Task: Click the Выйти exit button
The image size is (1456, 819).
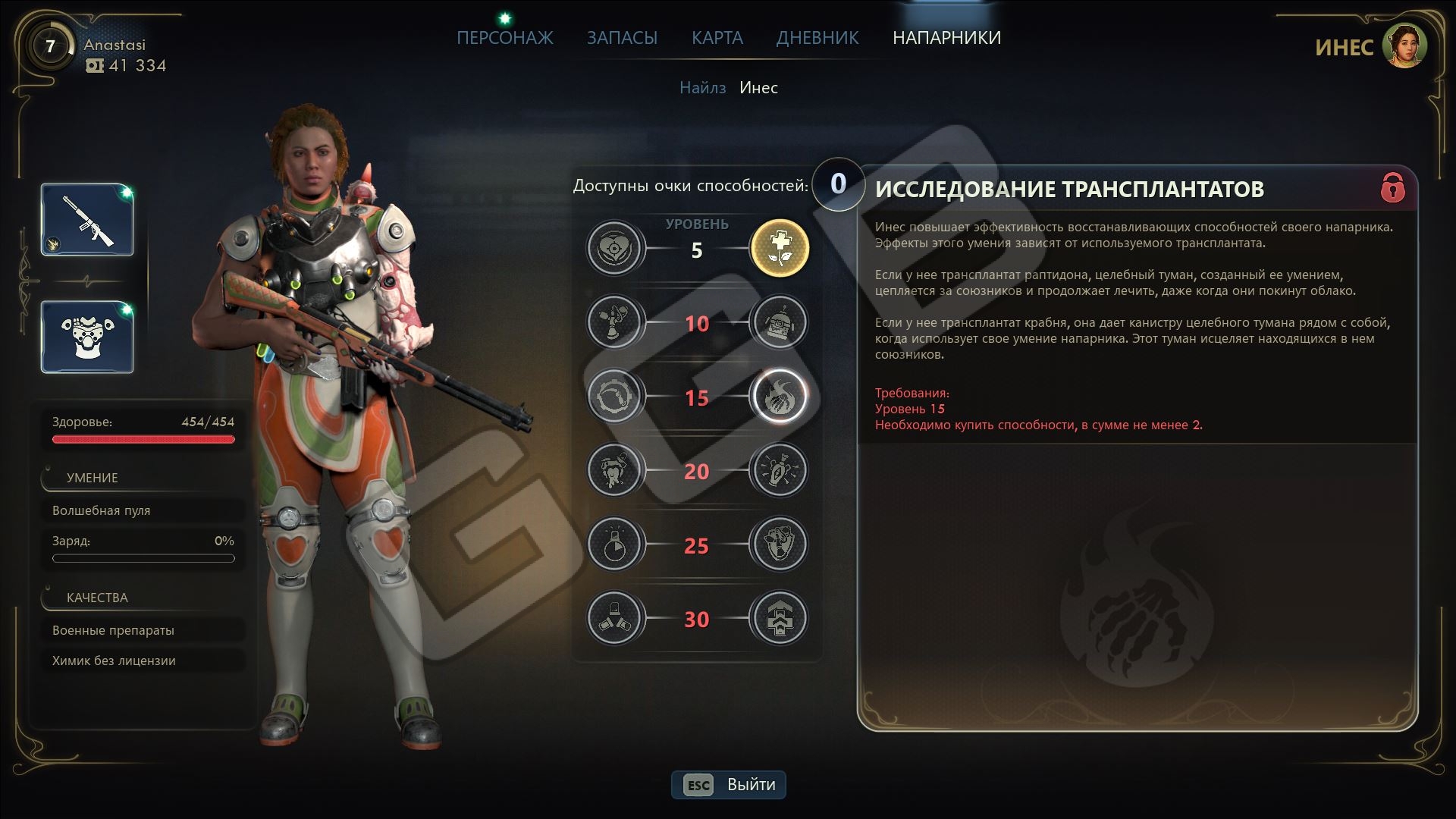Action: (x=729, y=785)
